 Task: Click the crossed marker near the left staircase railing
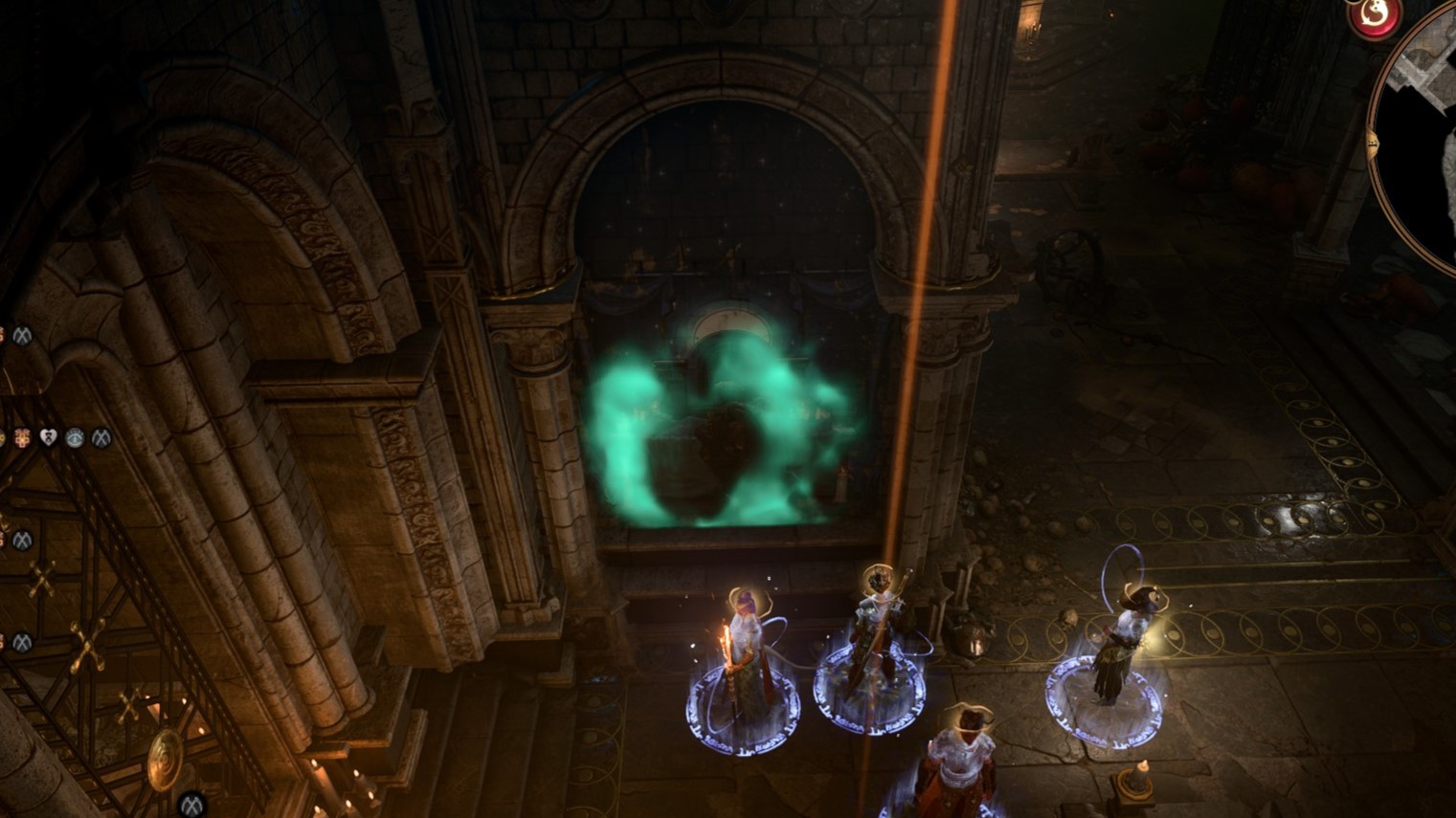[x=23, y=539]
